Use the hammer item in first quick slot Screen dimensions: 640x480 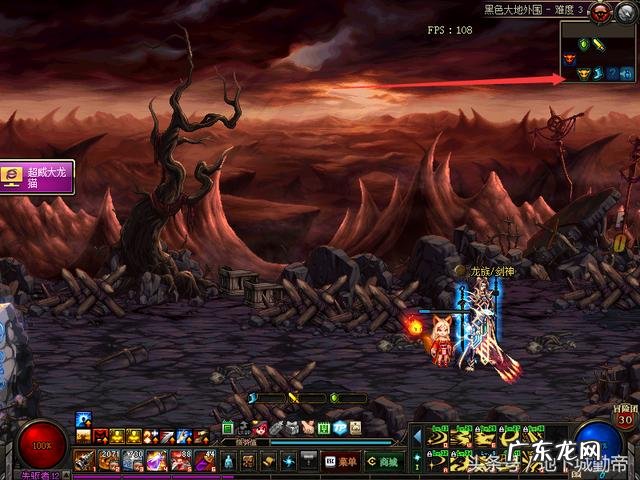coord(82,461)
